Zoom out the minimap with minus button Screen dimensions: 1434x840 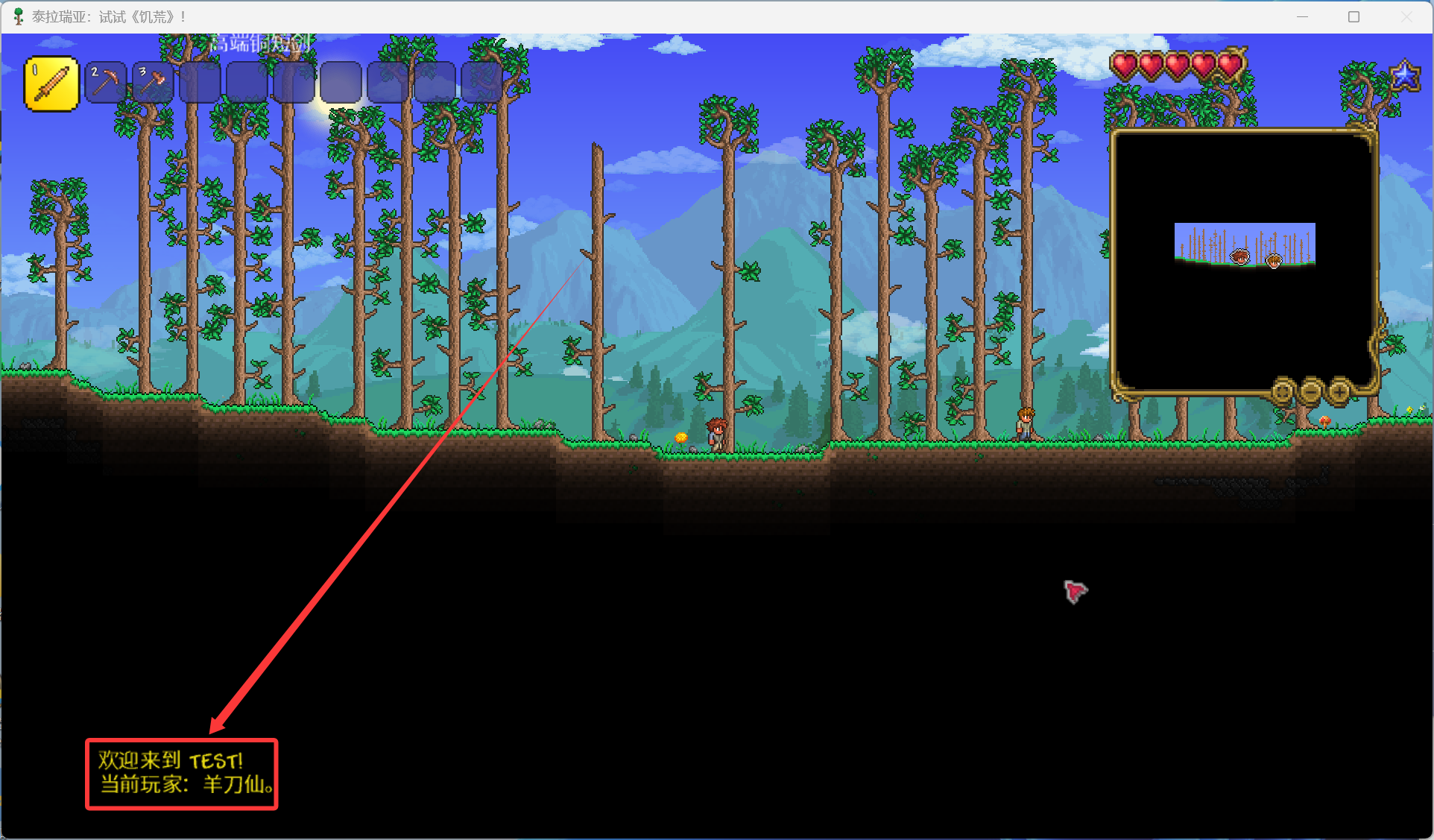coord(1311,391)
